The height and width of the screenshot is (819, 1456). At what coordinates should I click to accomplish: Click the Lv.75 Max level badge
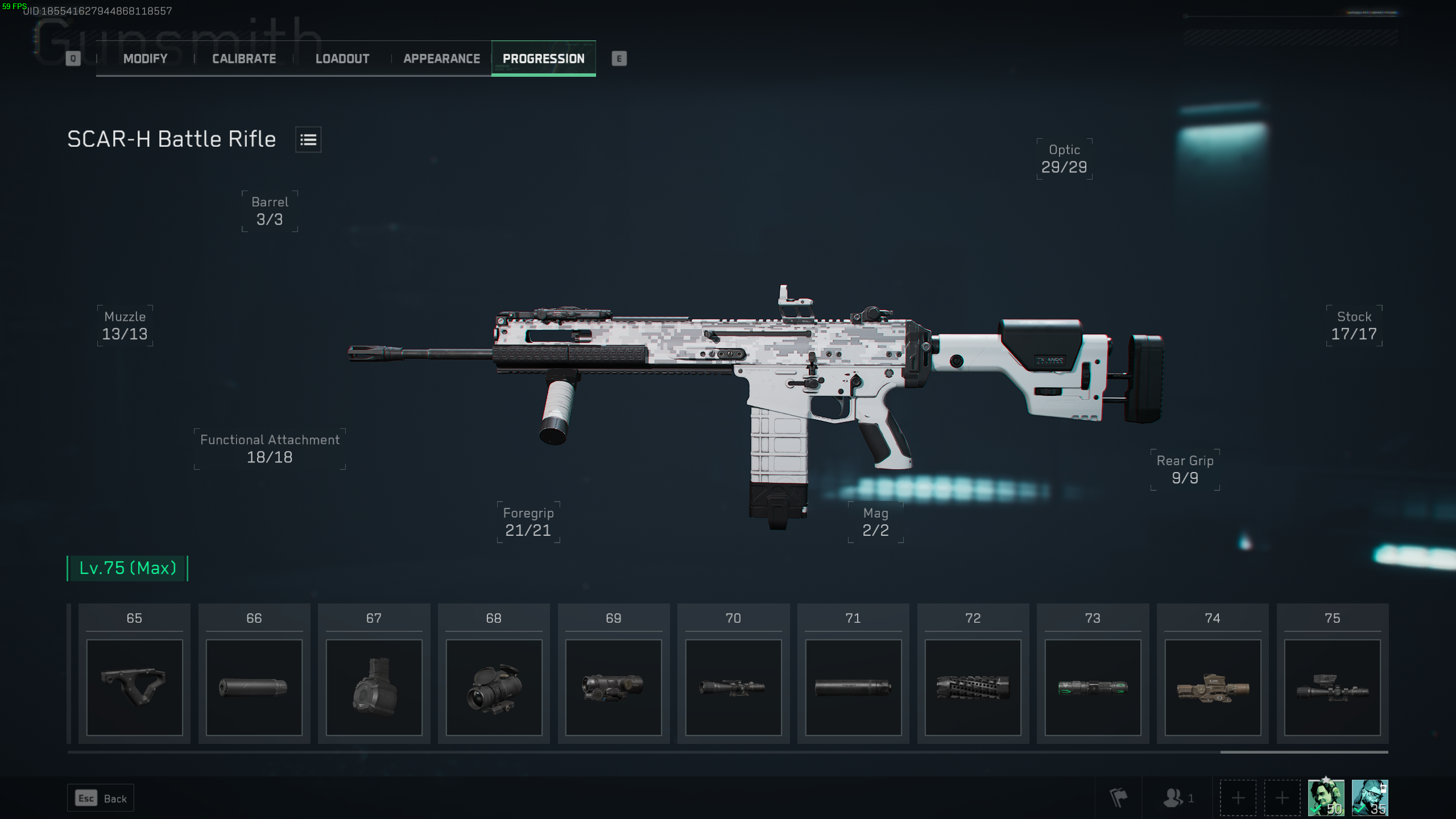click(127, 567)
